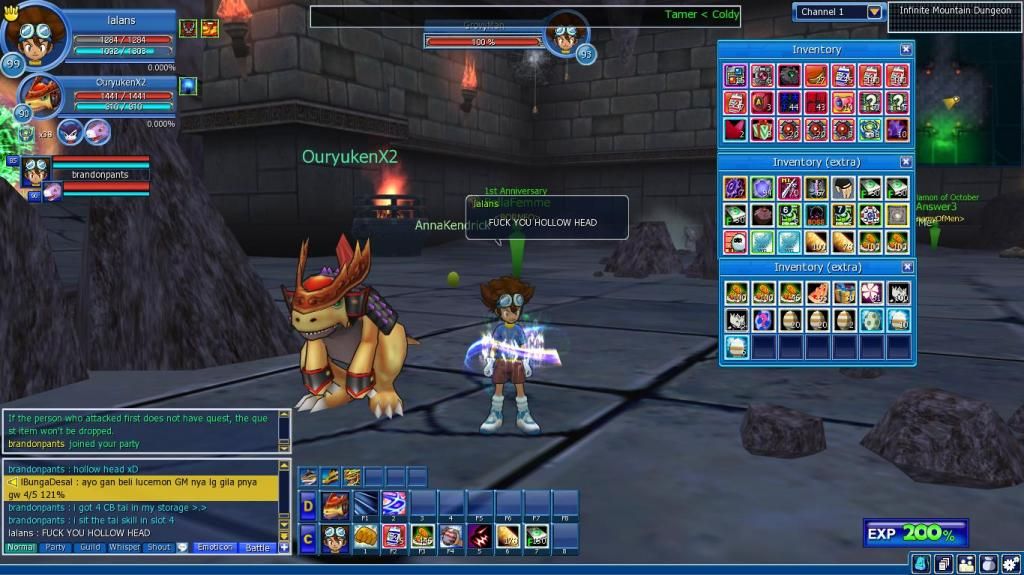The width and height of the screenshot is (1024, 575).
Task: Switch to the Battle chat tab
Action: point(258,548)
